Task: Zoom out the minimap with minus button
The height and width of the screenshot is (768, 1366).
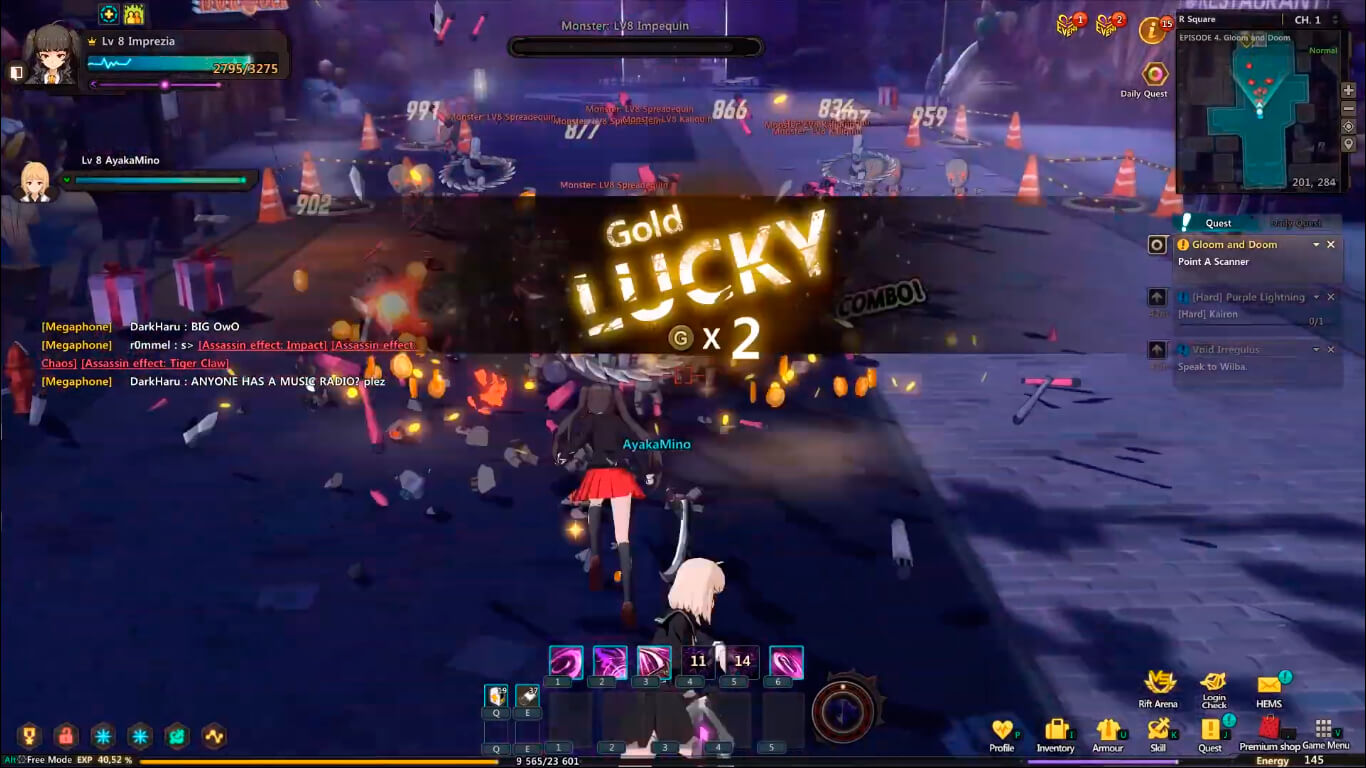Action: coord(1349,108)
